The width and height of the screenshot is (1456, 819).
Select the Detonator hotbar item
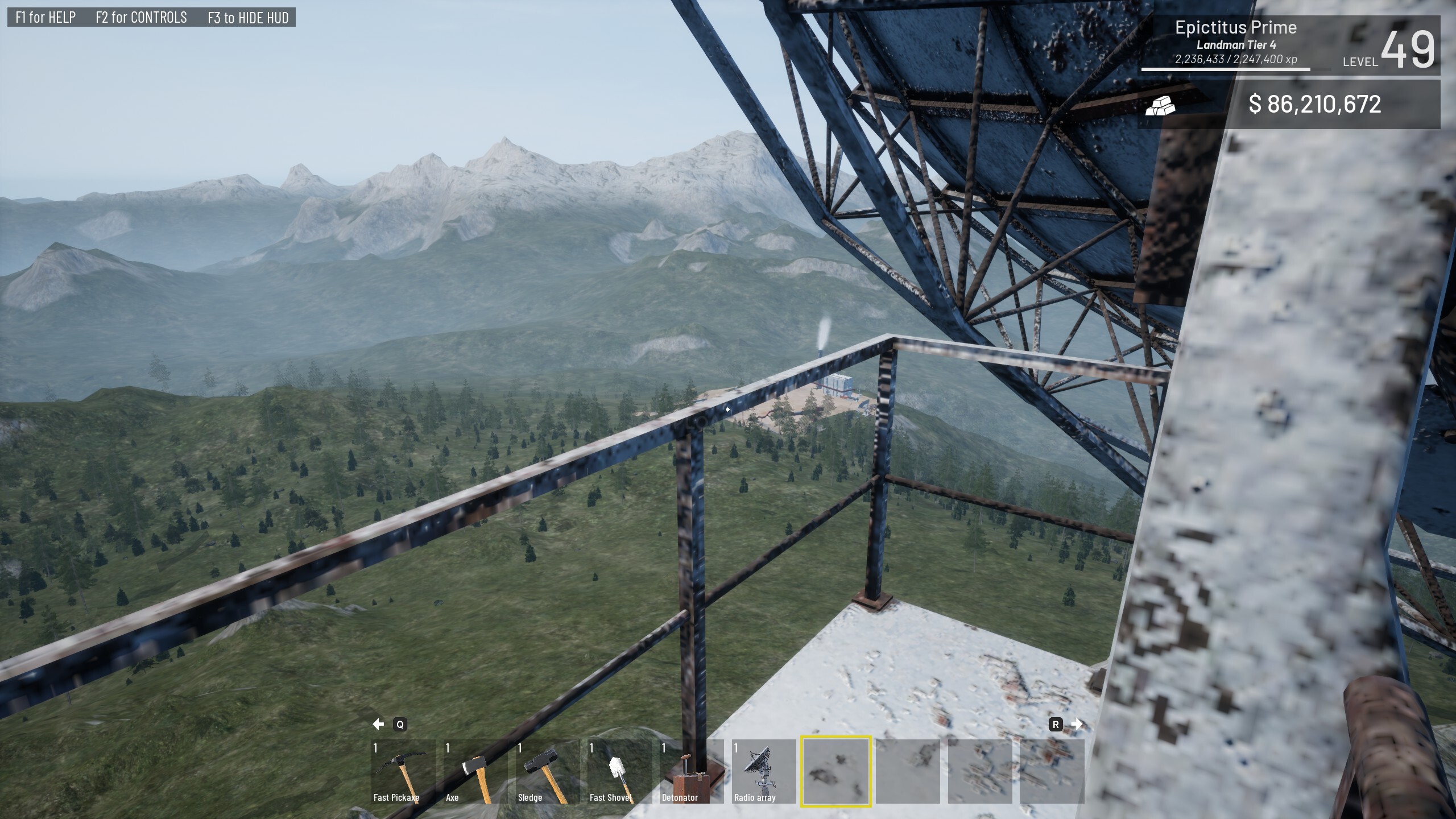tap(692, 771)
